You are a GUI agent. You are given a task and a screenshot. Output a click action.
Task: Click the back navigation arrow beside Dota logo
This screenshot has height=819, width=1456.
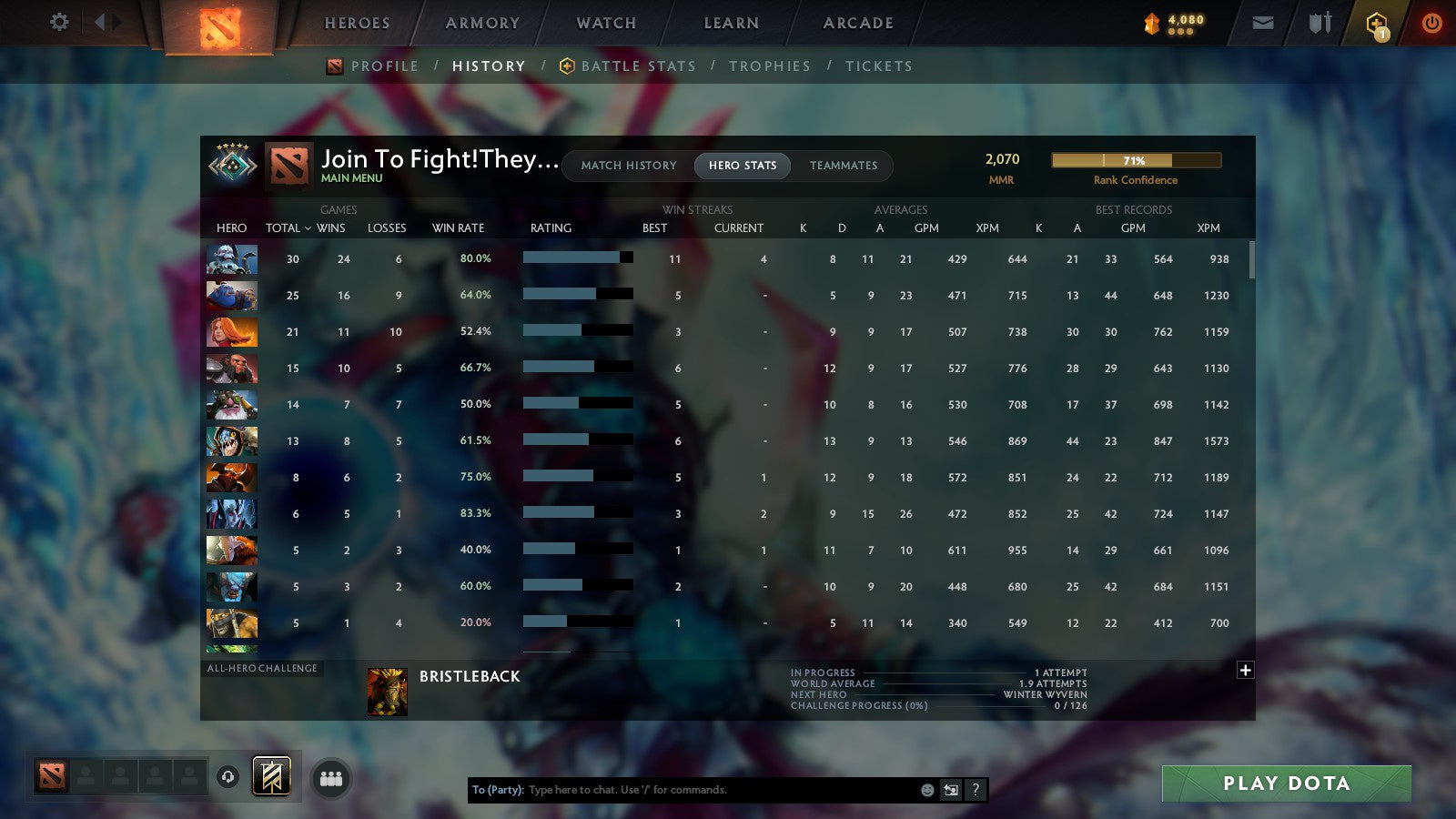pos(100,23)
